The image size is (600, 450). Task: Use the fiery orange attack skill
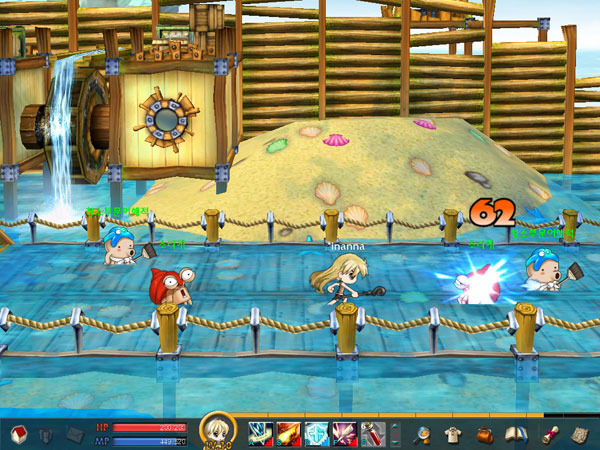[x=288, y=433]
